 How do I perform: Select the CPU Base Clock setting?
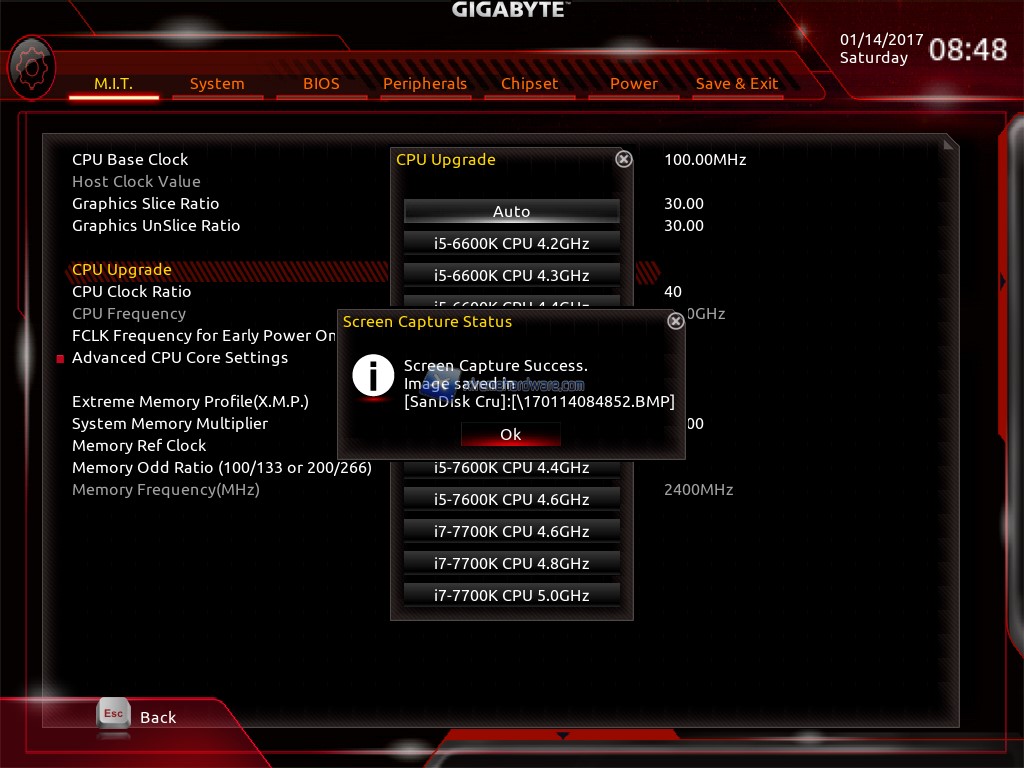(x=130, y=160)
